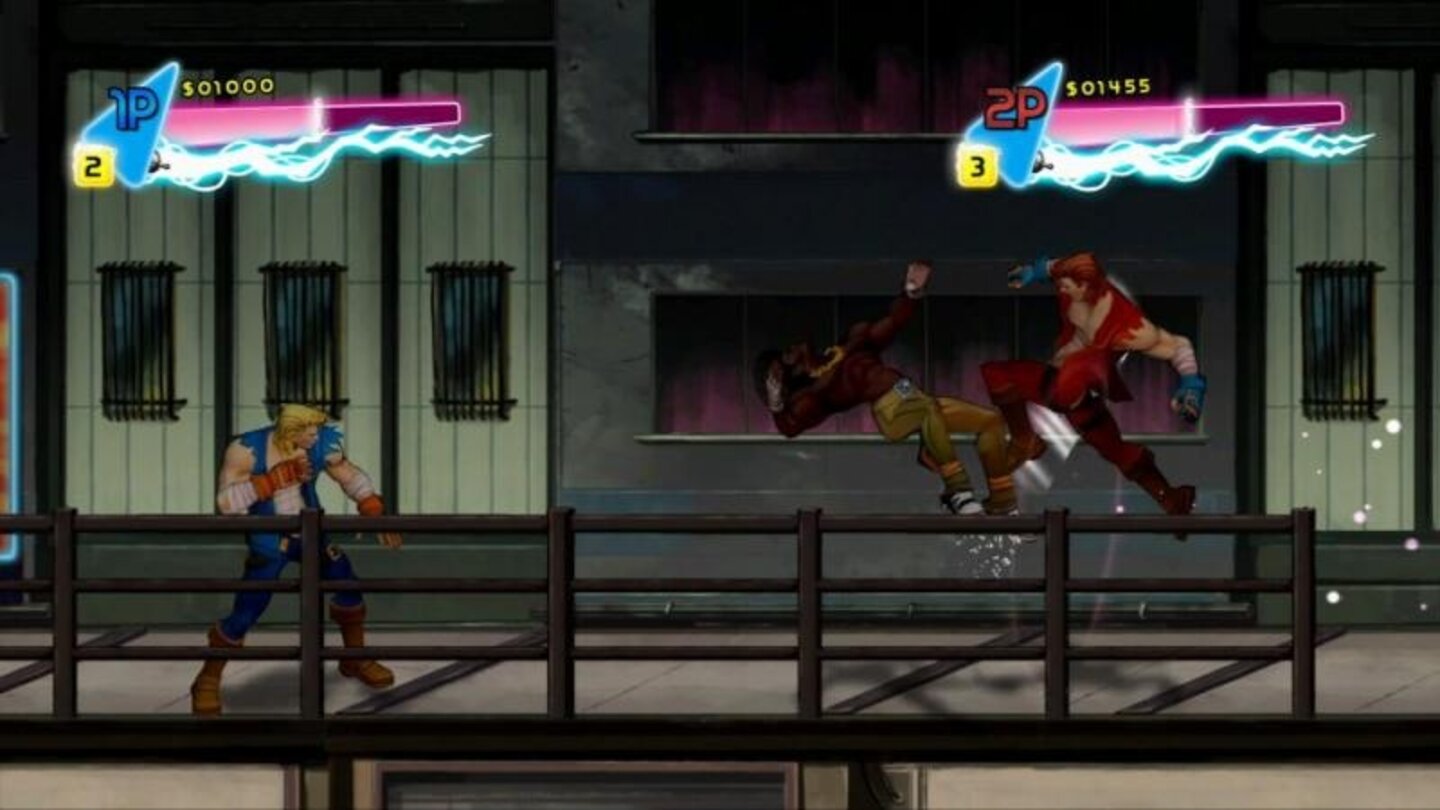The width and height of the screenshot is (1440, 810).
Task: Click player 2's pink health bar
Action: point(1200,110)
